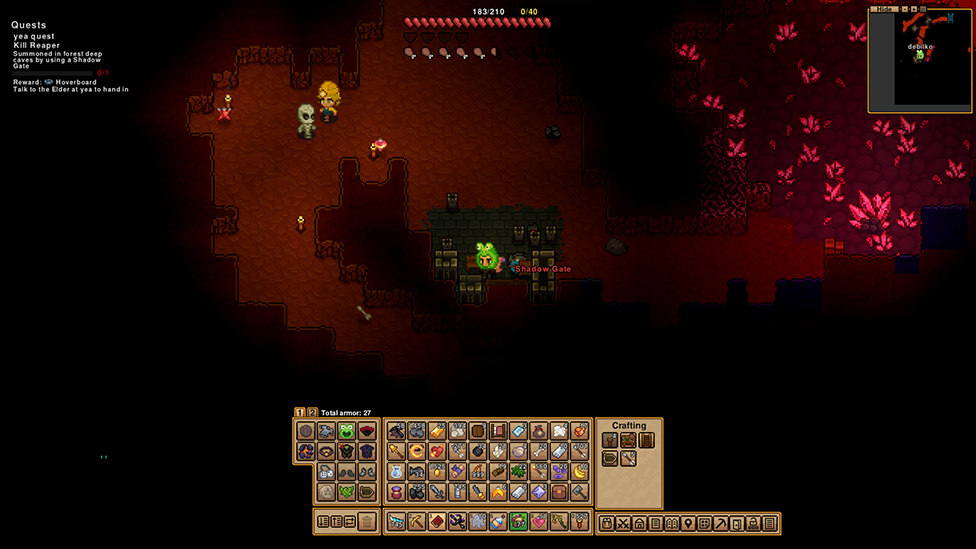Pick the black bomb in the inventory
Image resolution: width=976 pixels, height=549 pixels.
pyautogui.click(x=478, y=451)
